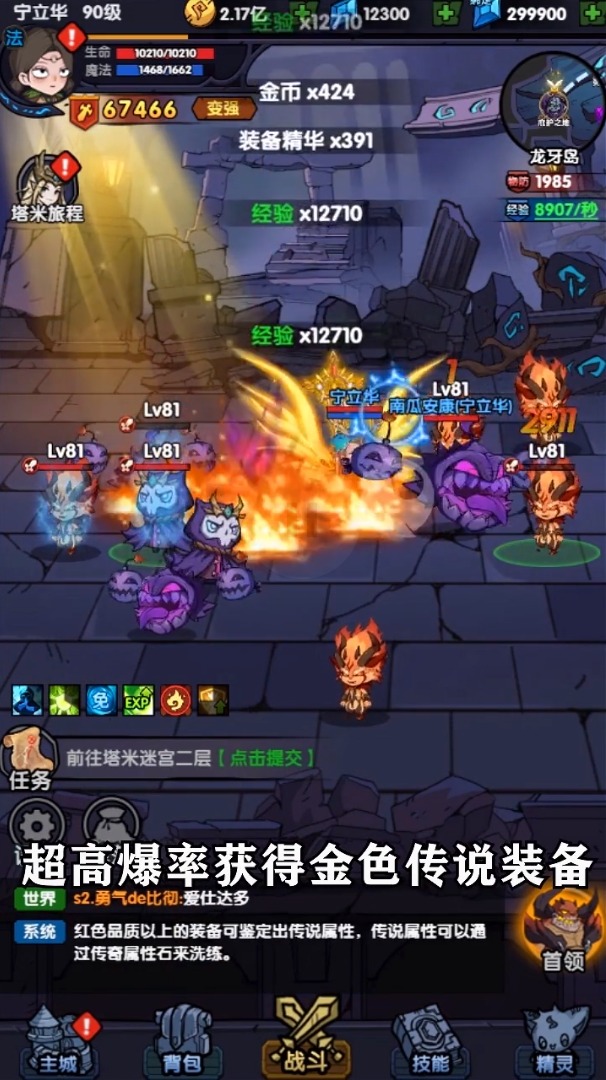Add gems with the plus button beside 12300
The height and width of the screenshot is (1080, 606).
point(445,13)
